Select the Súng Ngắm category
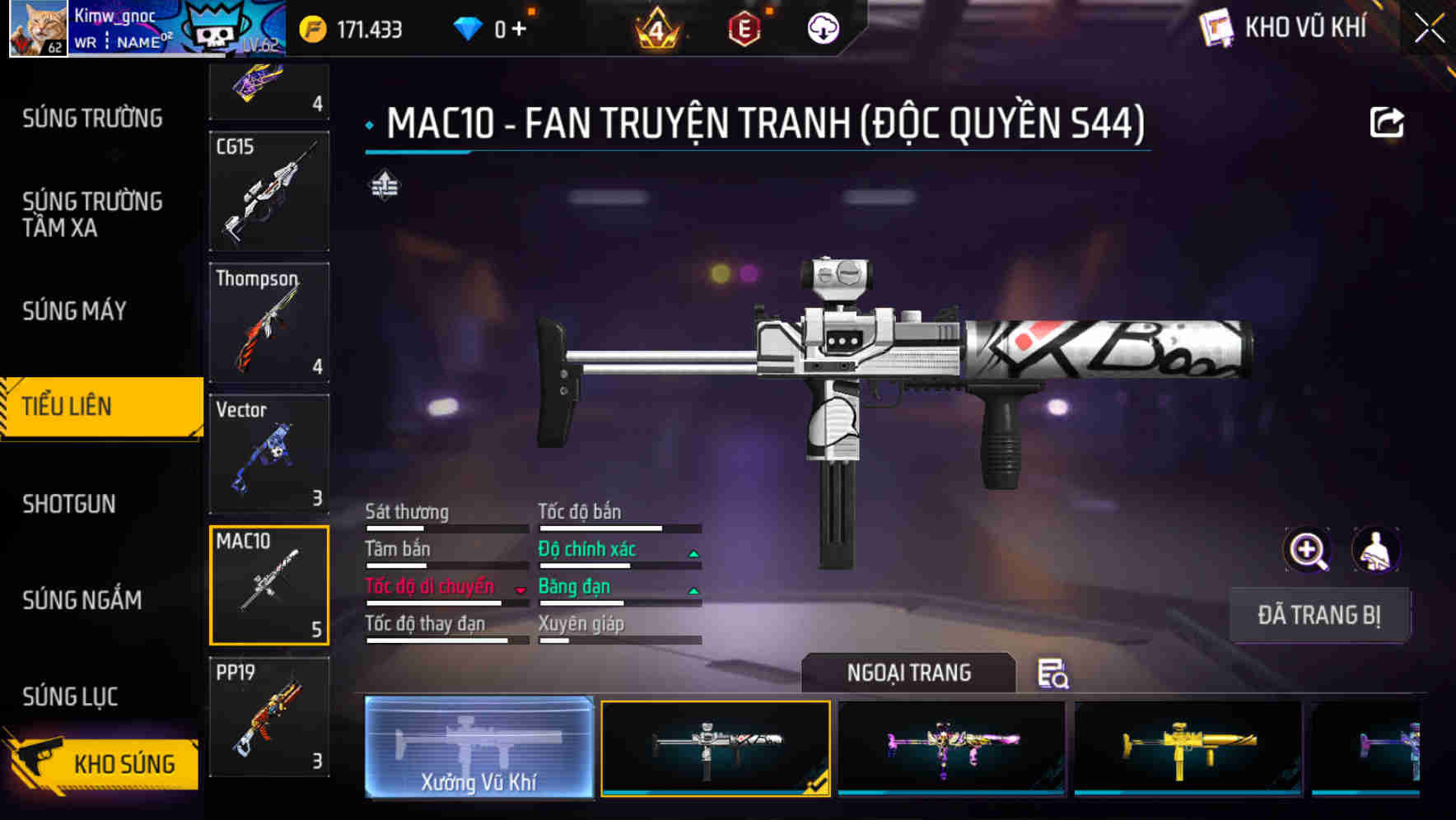Image resolution: width=1456 pixels, height=820 pixels. (82, 600)
